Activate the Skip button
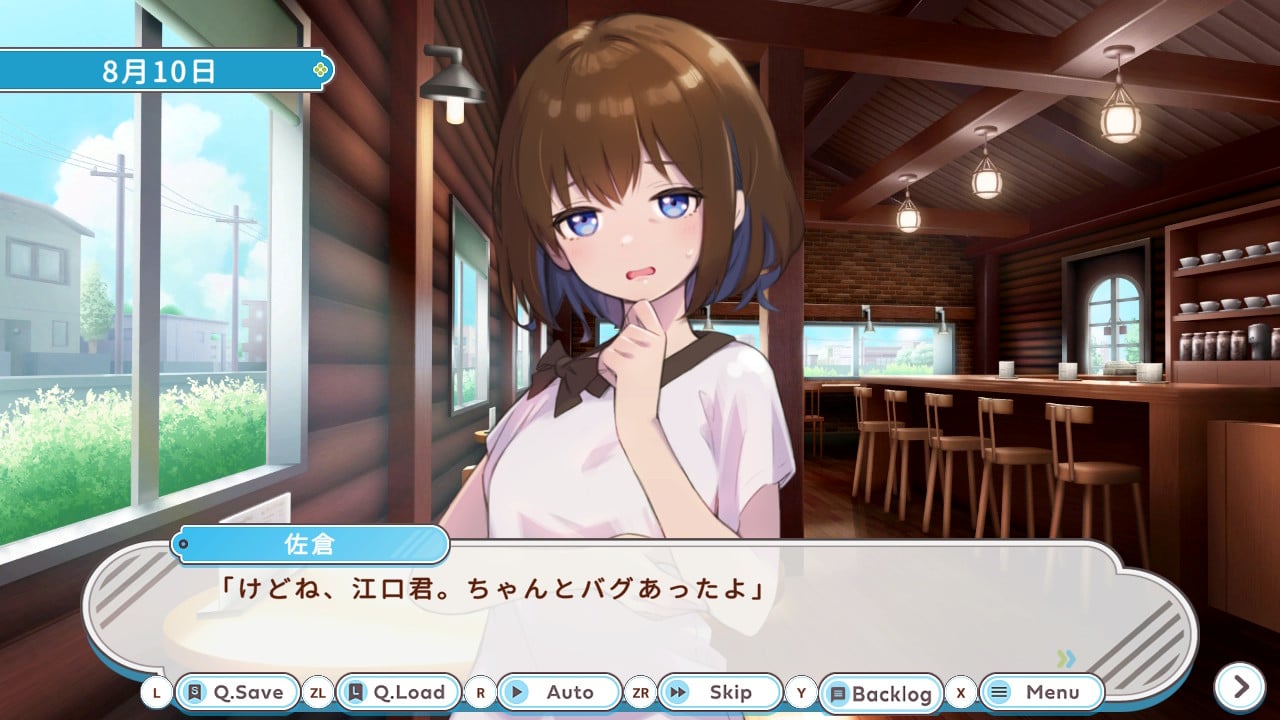Screen dimensions: 1280x720 tap(719, 692)
